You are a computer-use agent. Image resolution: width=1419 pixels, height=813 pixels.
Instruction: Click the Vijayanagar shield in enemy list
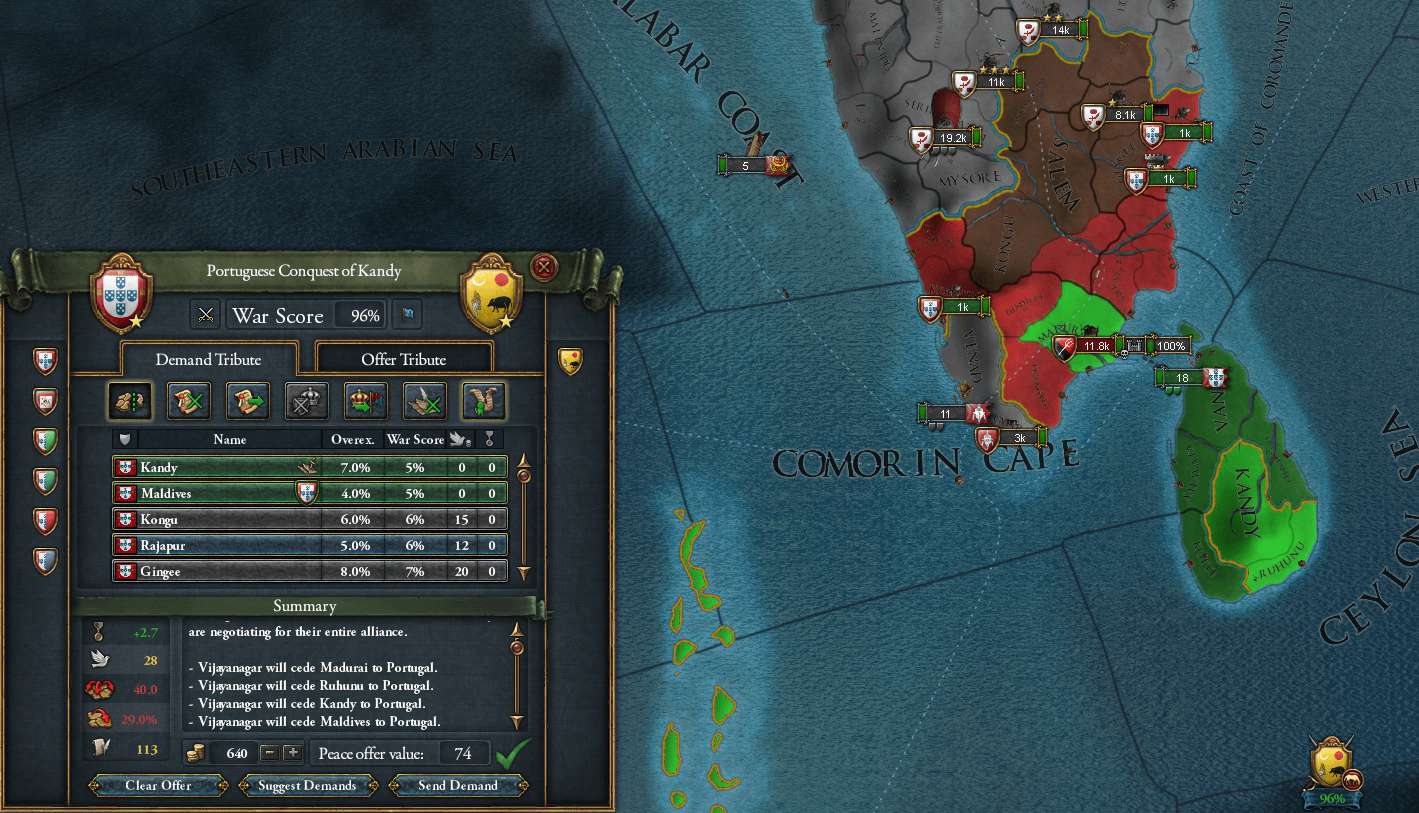(x=570, y=359)
